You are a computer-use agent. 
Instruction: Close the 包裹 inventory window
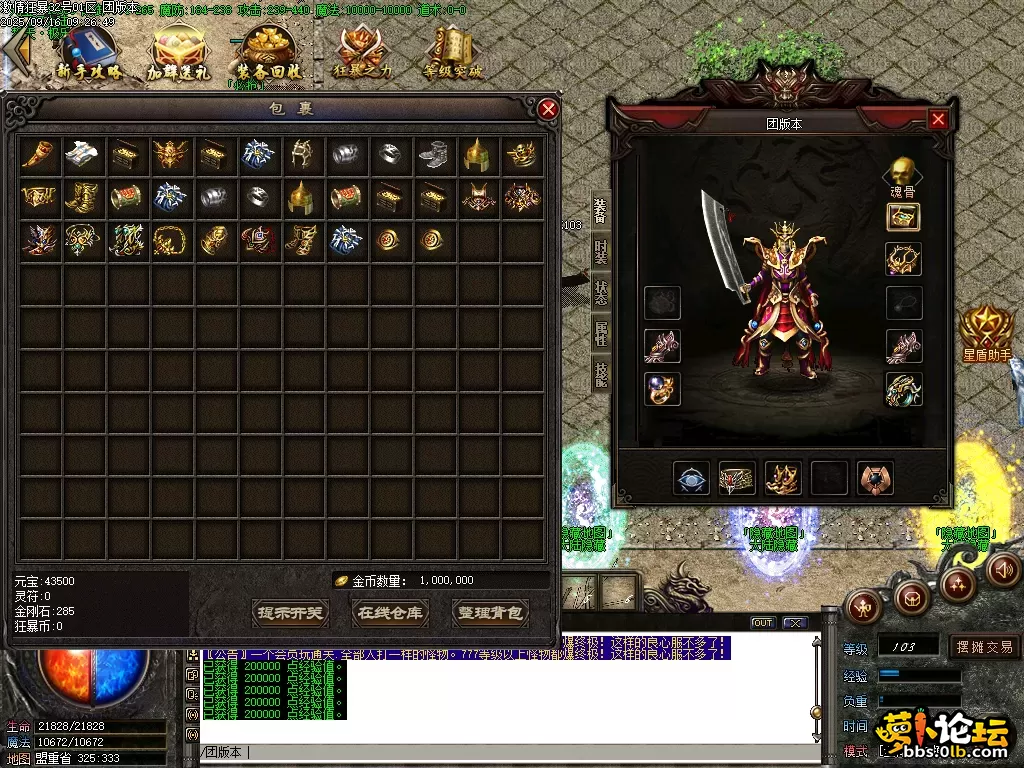click(x=548, y=109)
